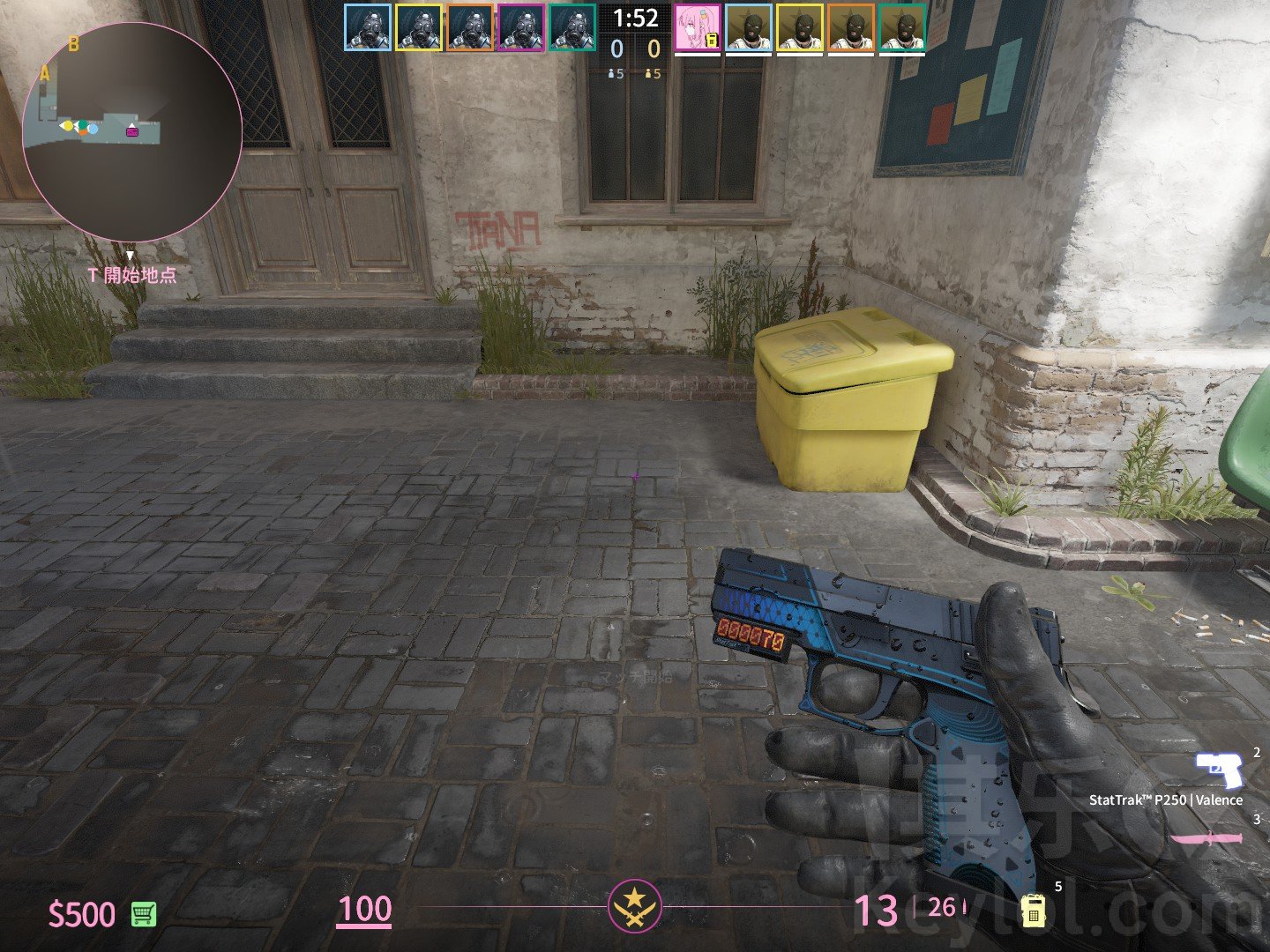This screenshot has width=1270, height=952.
Task: Open the buy menu cart icon
Action: (144, 914)
